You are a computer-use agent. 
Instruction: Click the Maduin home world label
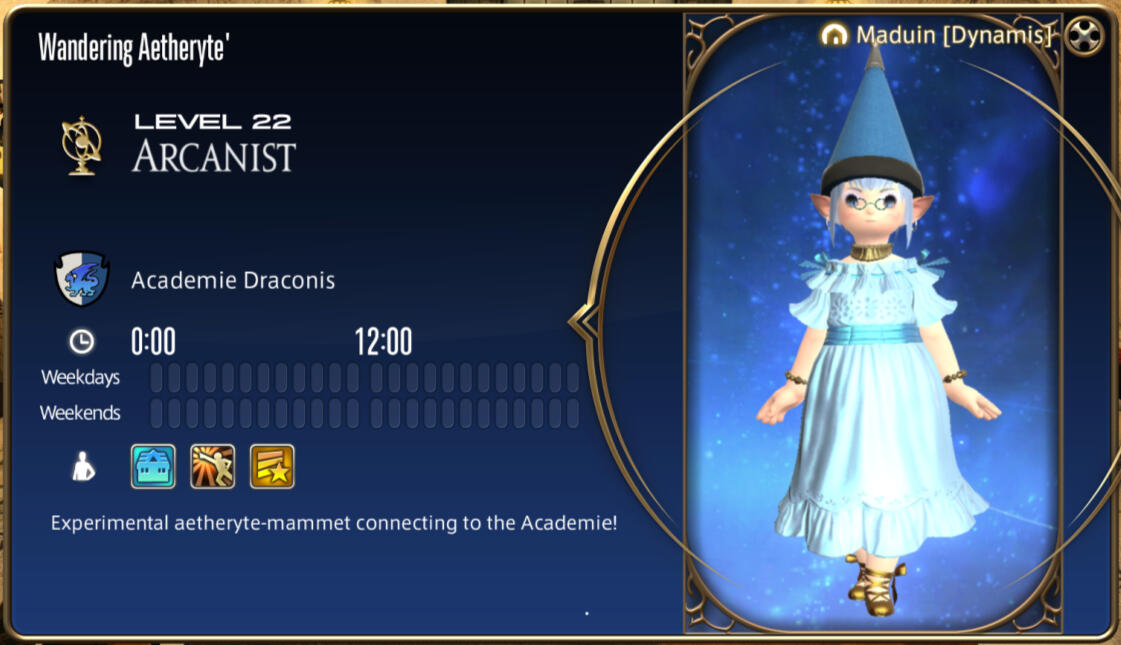tap(944, 36)
